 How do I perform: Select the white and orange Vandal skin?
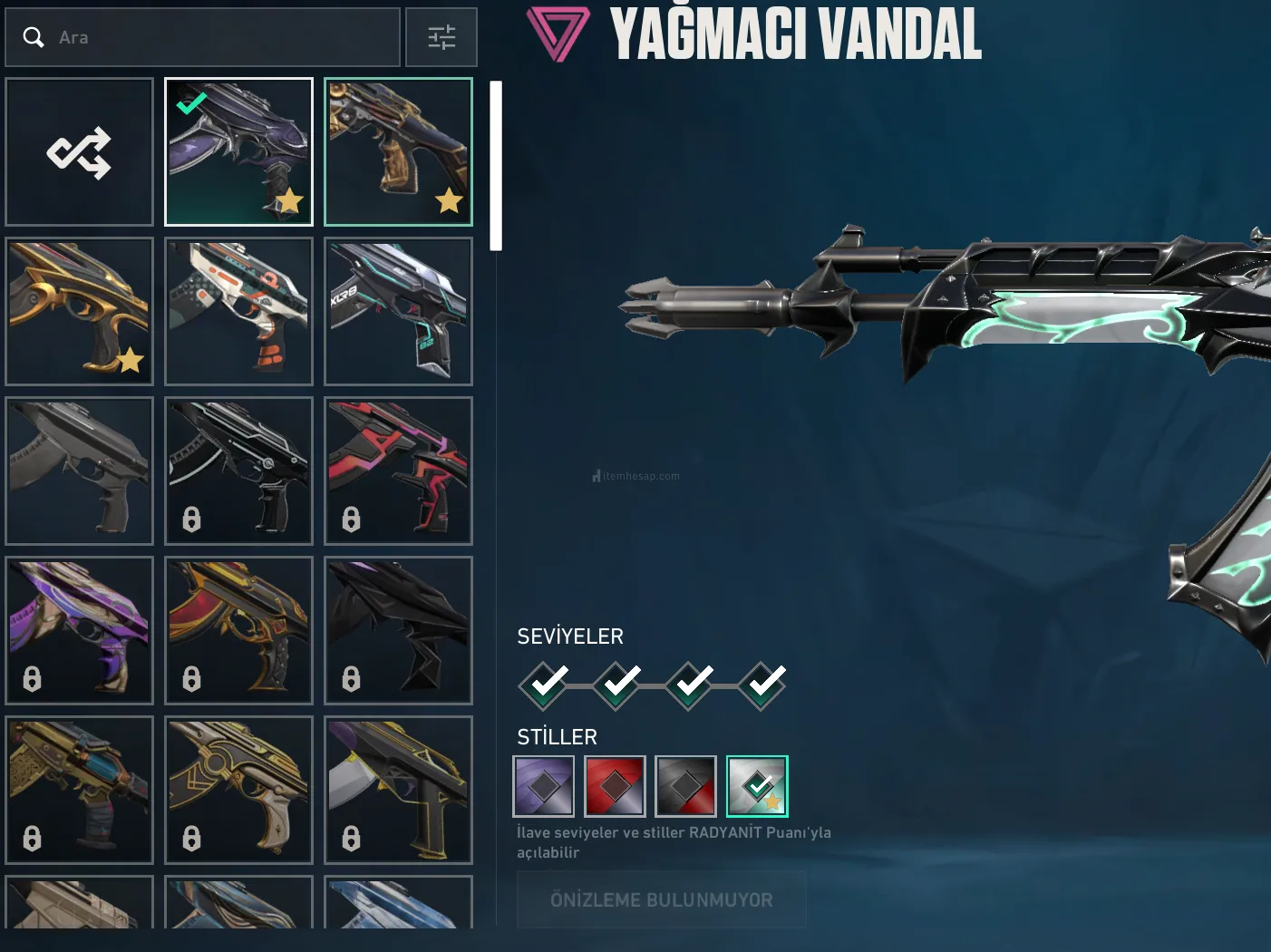(x=238, y=311)
